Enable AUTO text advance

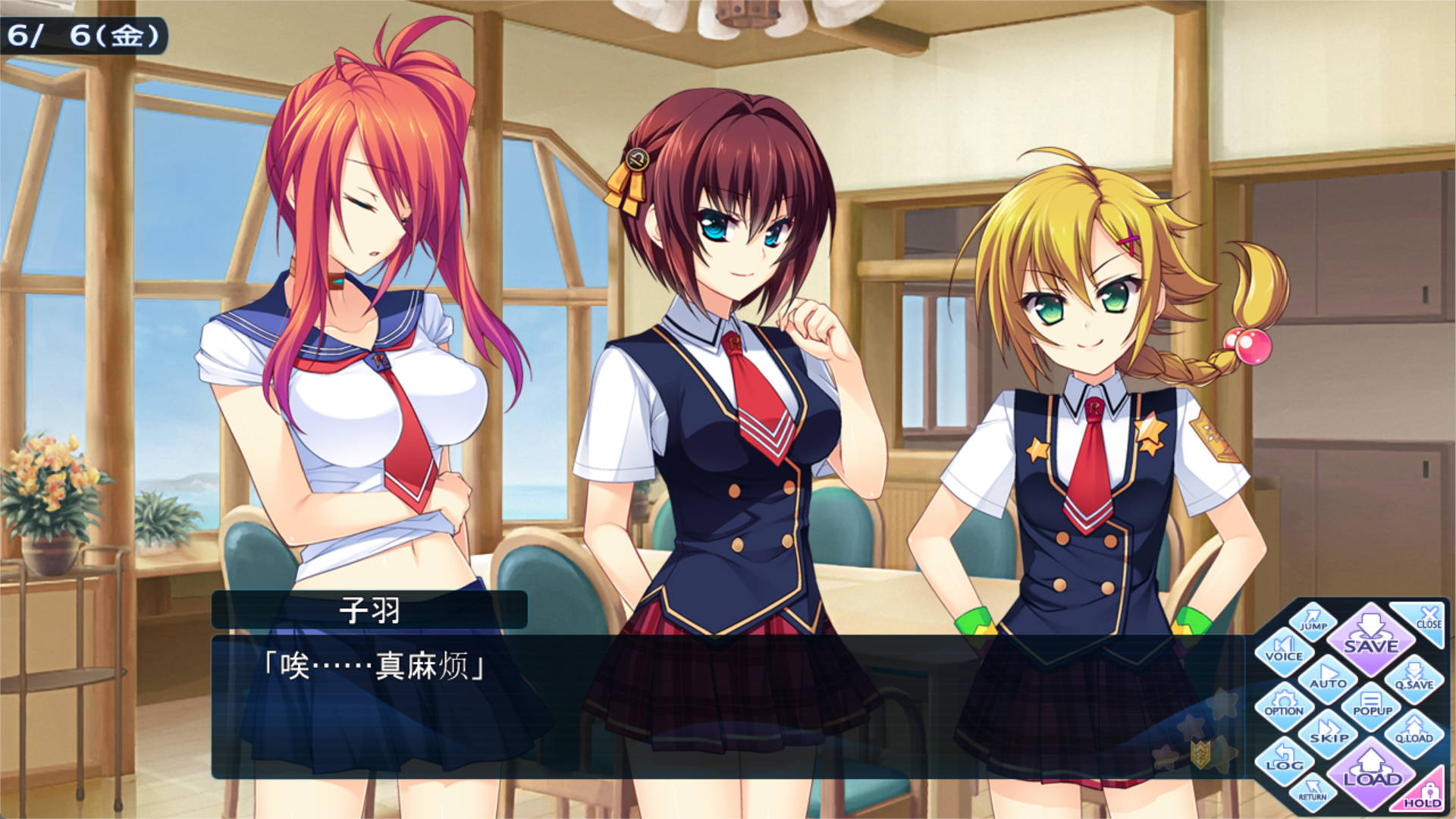pyautogui.click(x=1328, y=677)
